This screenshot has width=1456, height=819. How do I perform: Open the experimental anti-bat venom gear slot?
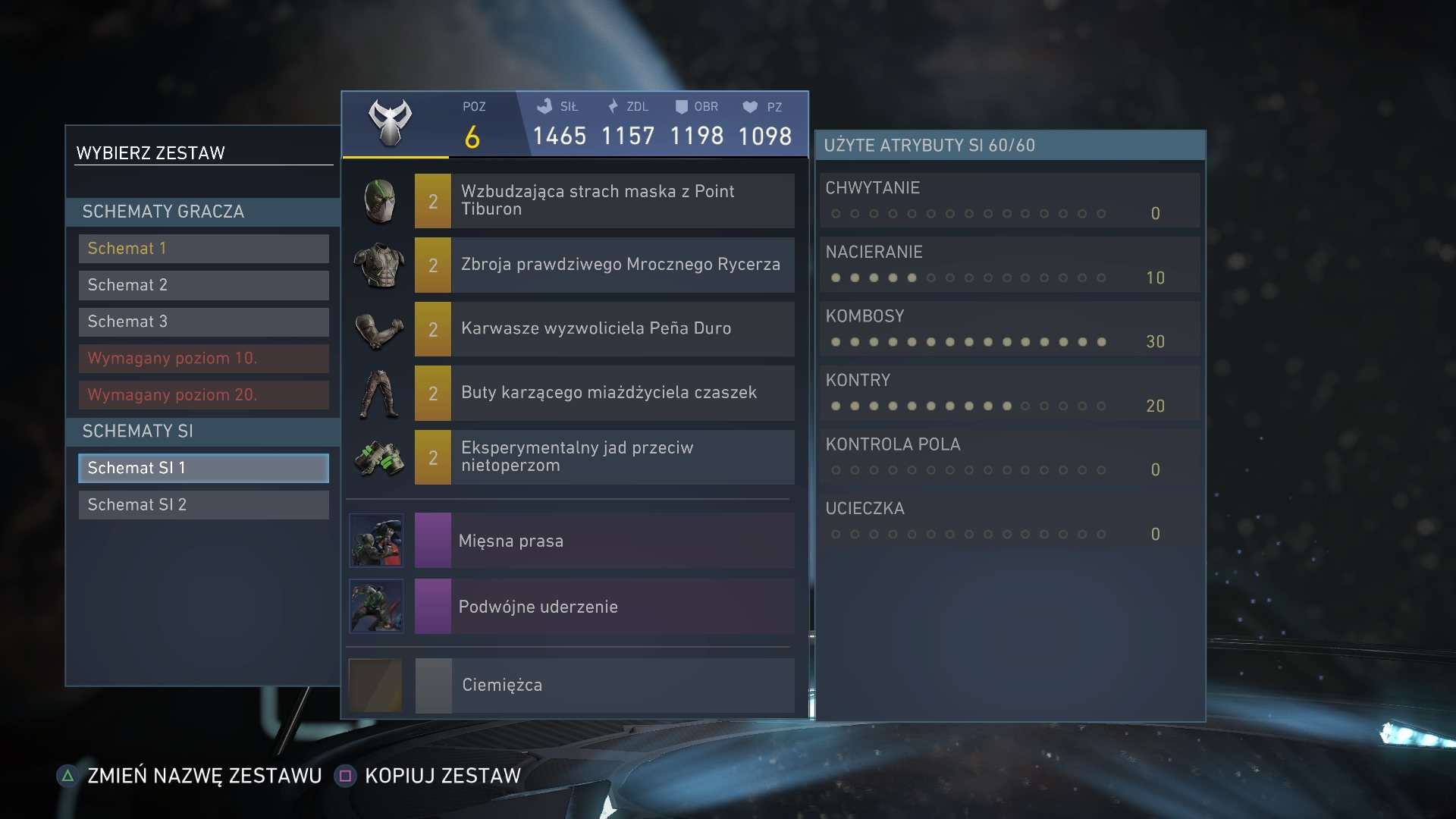click(378, 457)
